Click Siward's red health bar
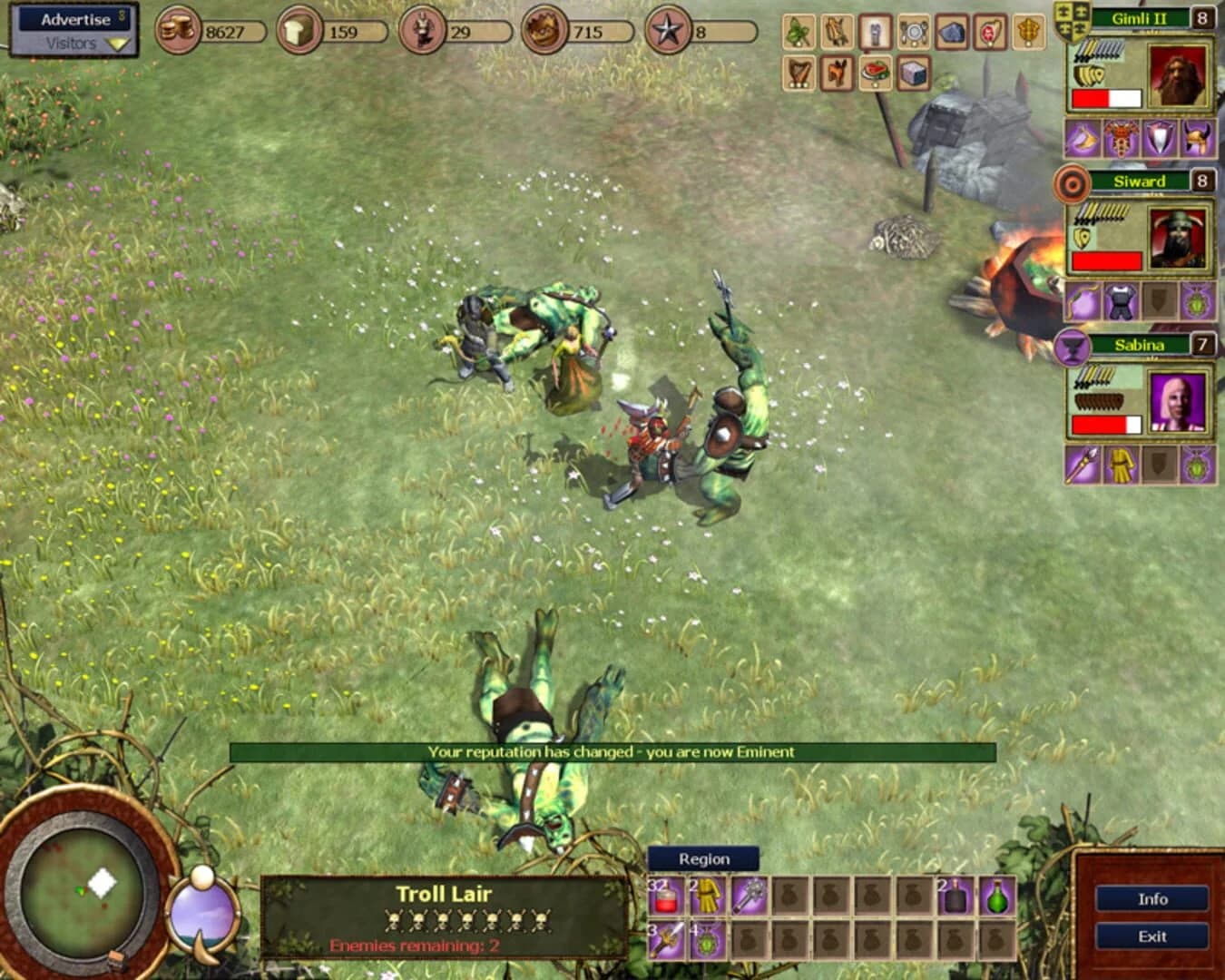Viewport: 1225px width, 980px height. (x=1105, y=259)
